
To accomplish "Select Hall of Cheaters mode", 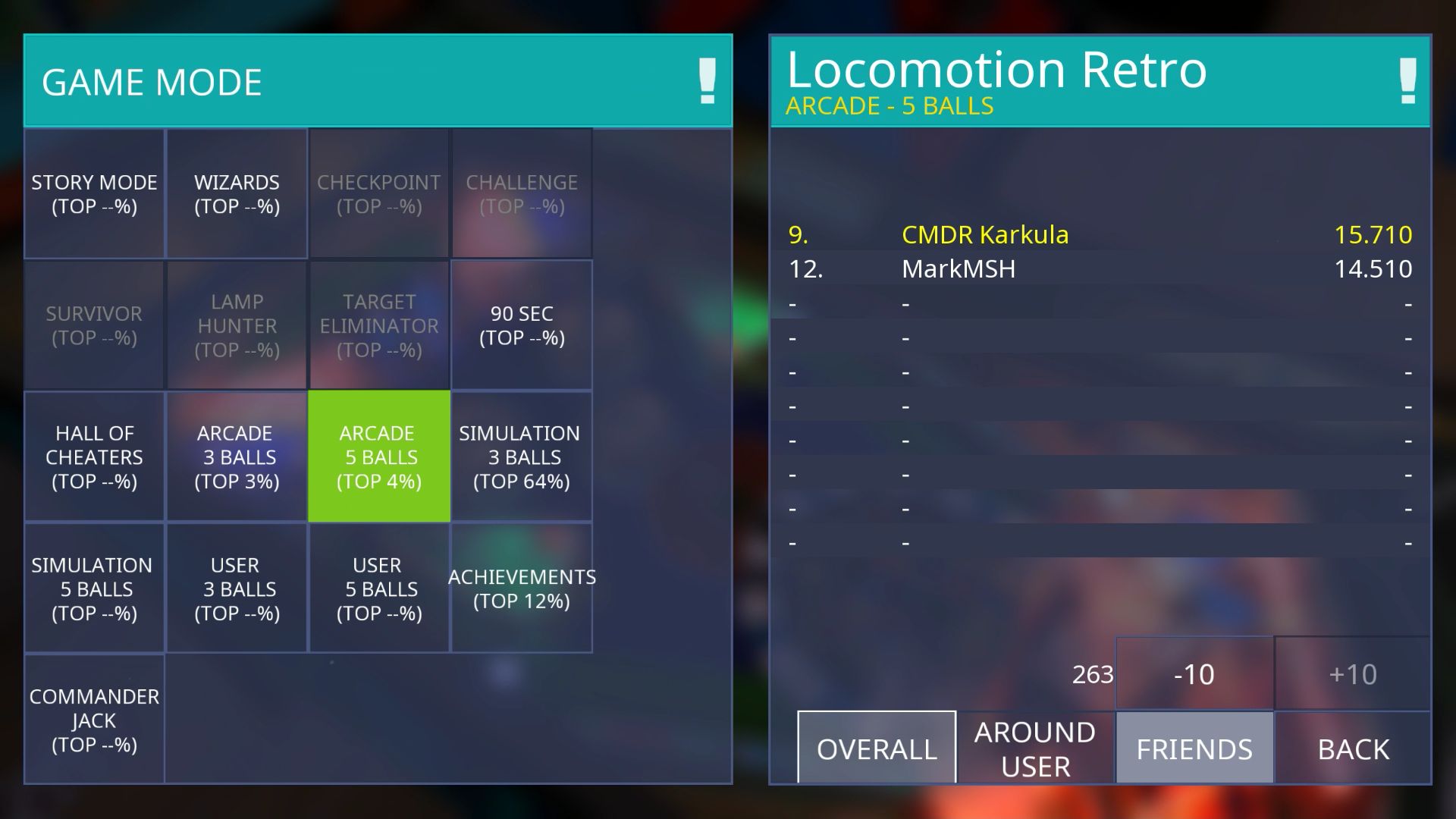I will (x=94, y=457).
